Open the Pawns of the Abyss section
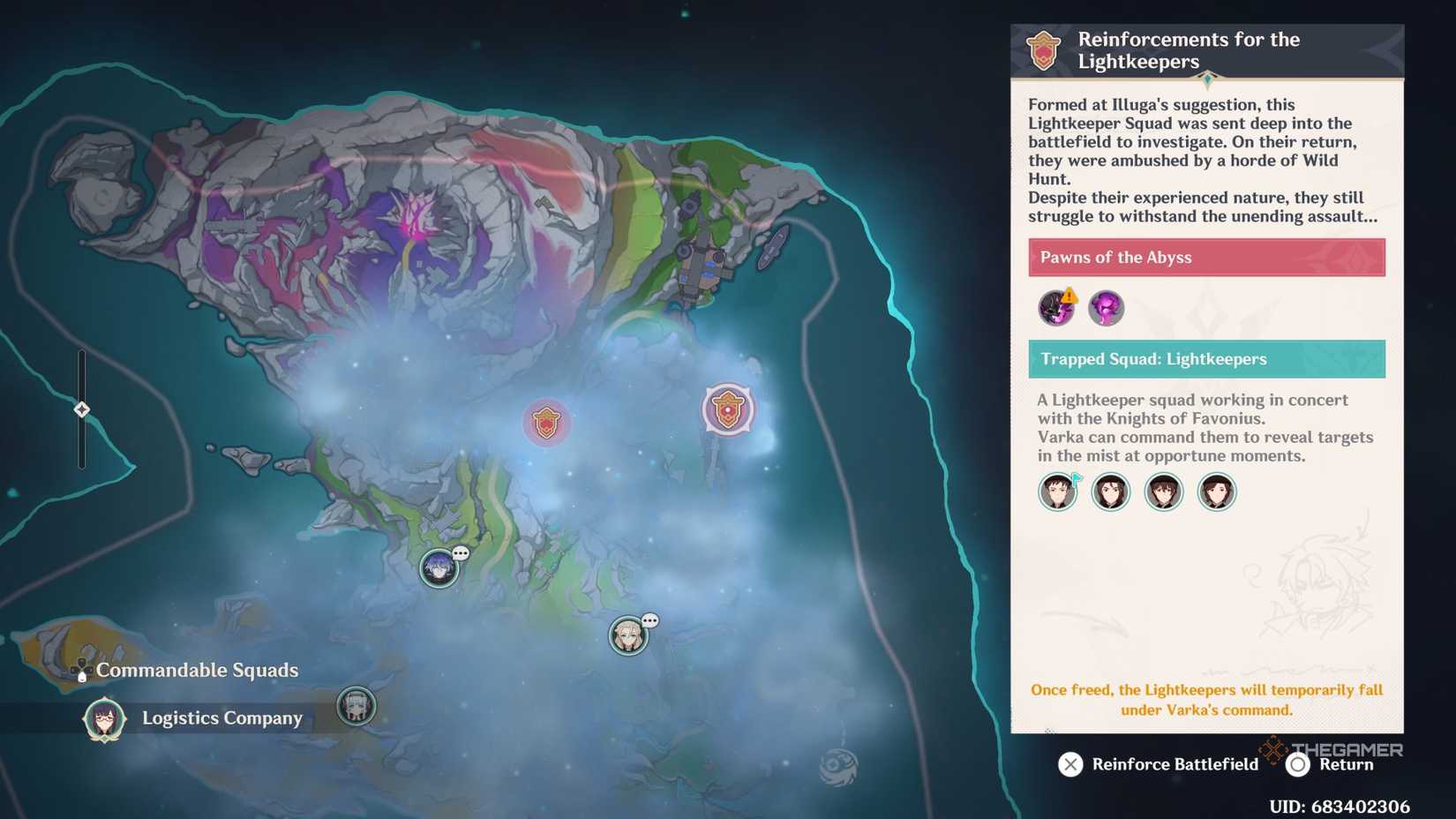Screen dimensions: 1456x819 point(1205,257)
